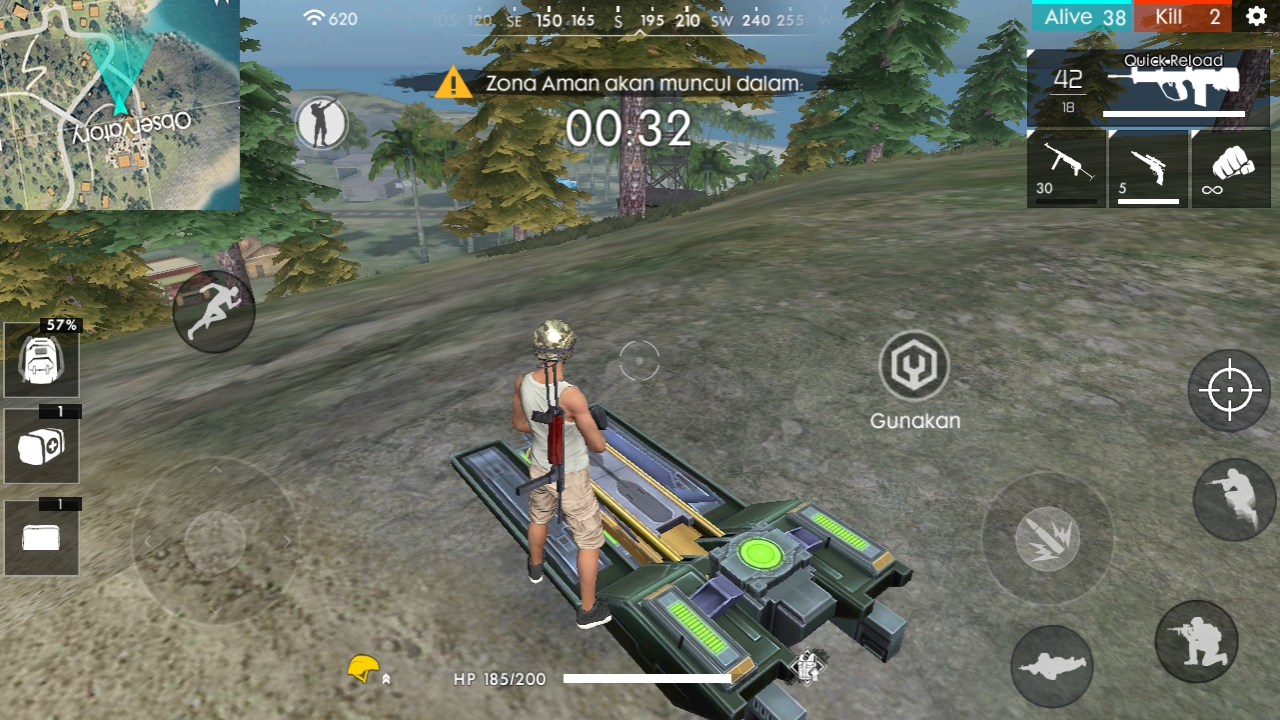Use the medkit item

coord(40,446)
